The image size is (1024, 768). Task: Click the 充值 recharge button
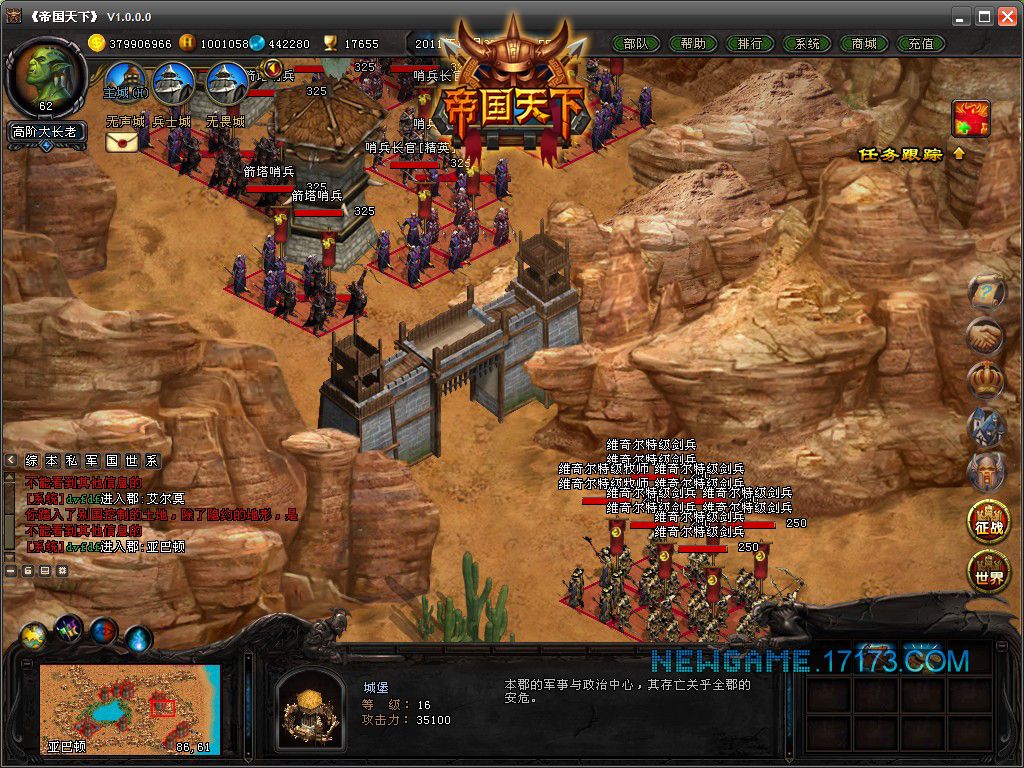coord(921,44)
